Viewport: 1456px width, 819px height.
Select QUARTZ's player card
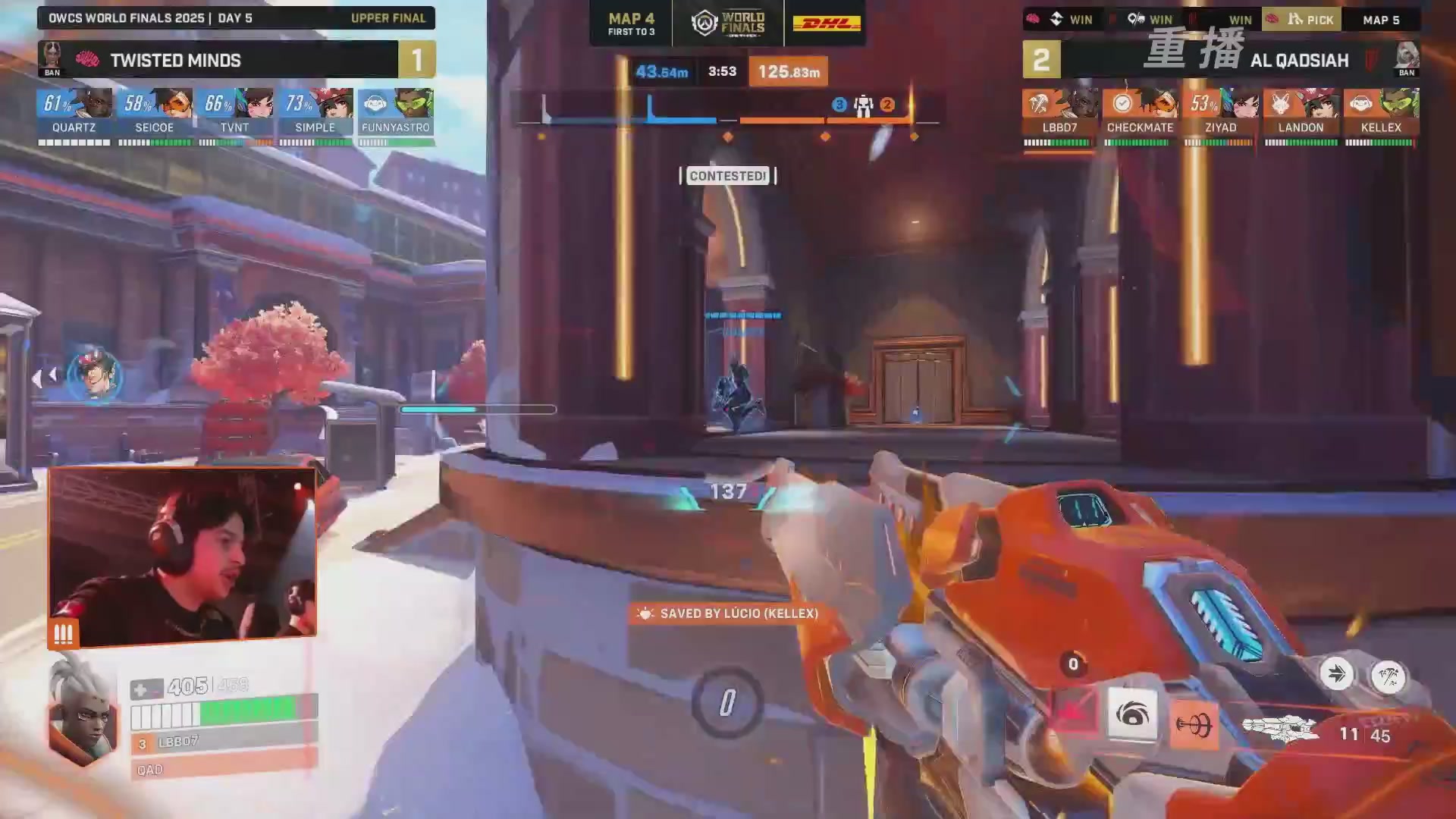click(x=74, y=114)
